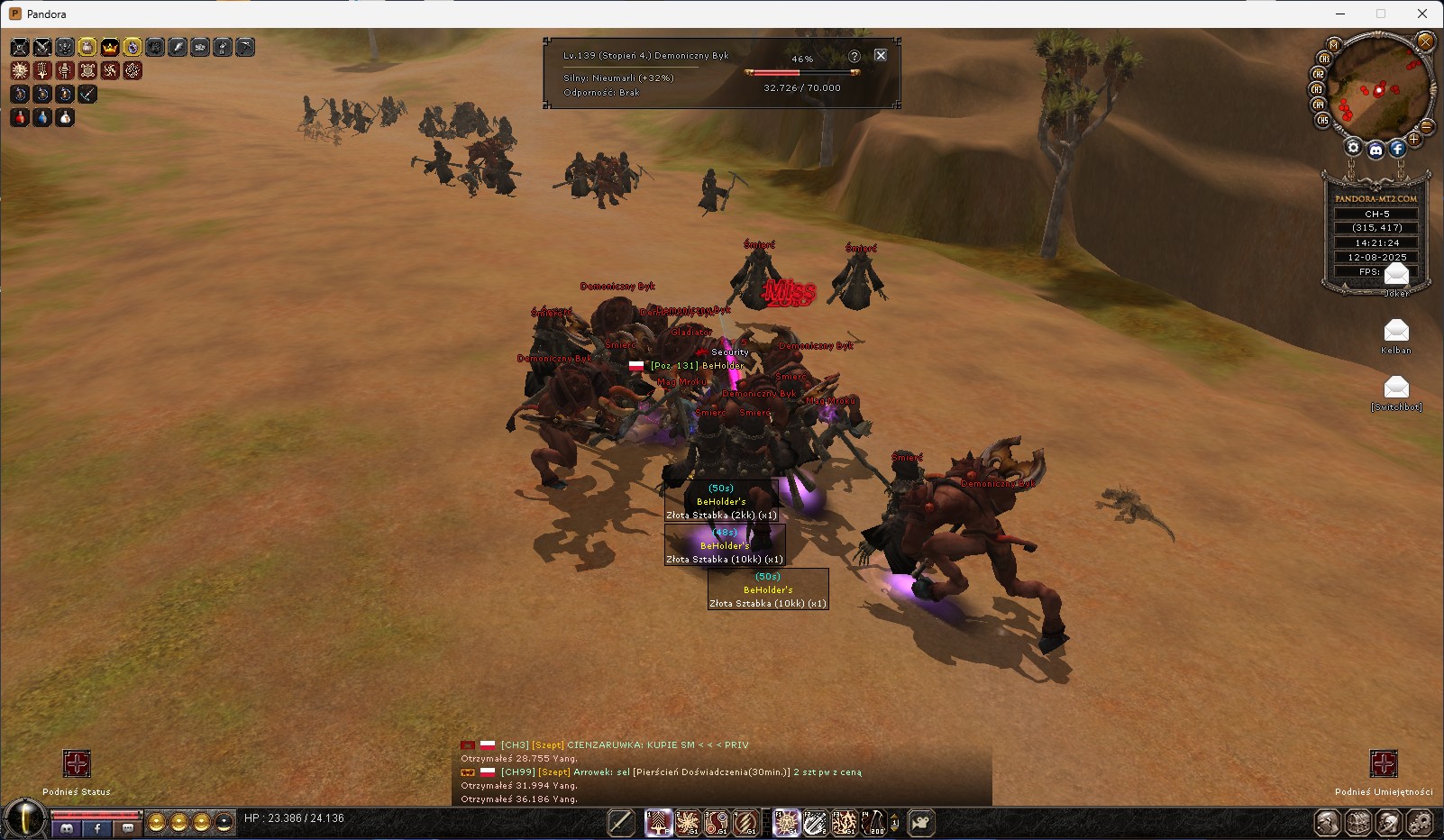Select the blue potion icon

point(42,117)
